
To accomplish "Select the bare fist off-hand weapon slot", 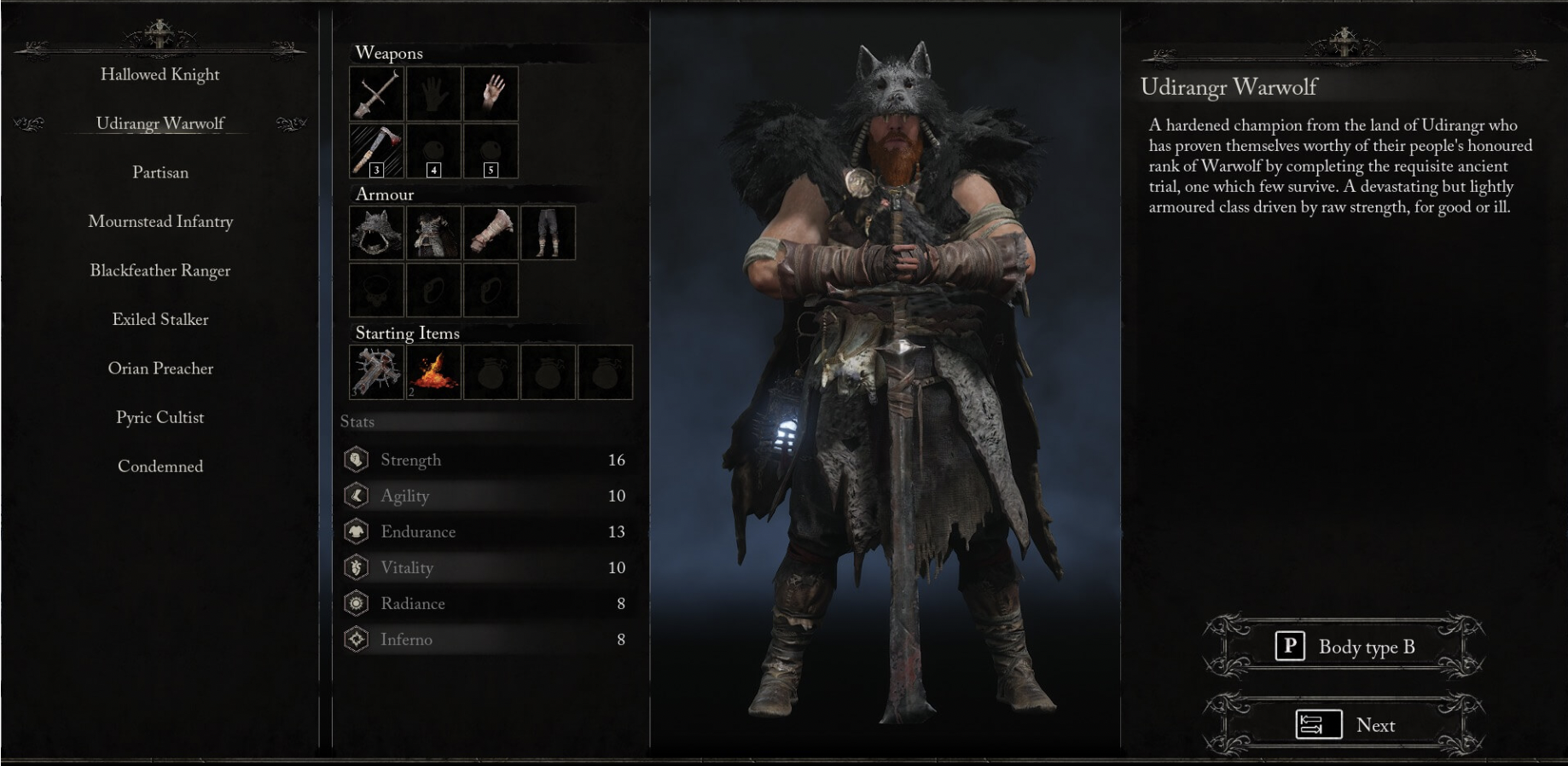I will pos(433,95).
